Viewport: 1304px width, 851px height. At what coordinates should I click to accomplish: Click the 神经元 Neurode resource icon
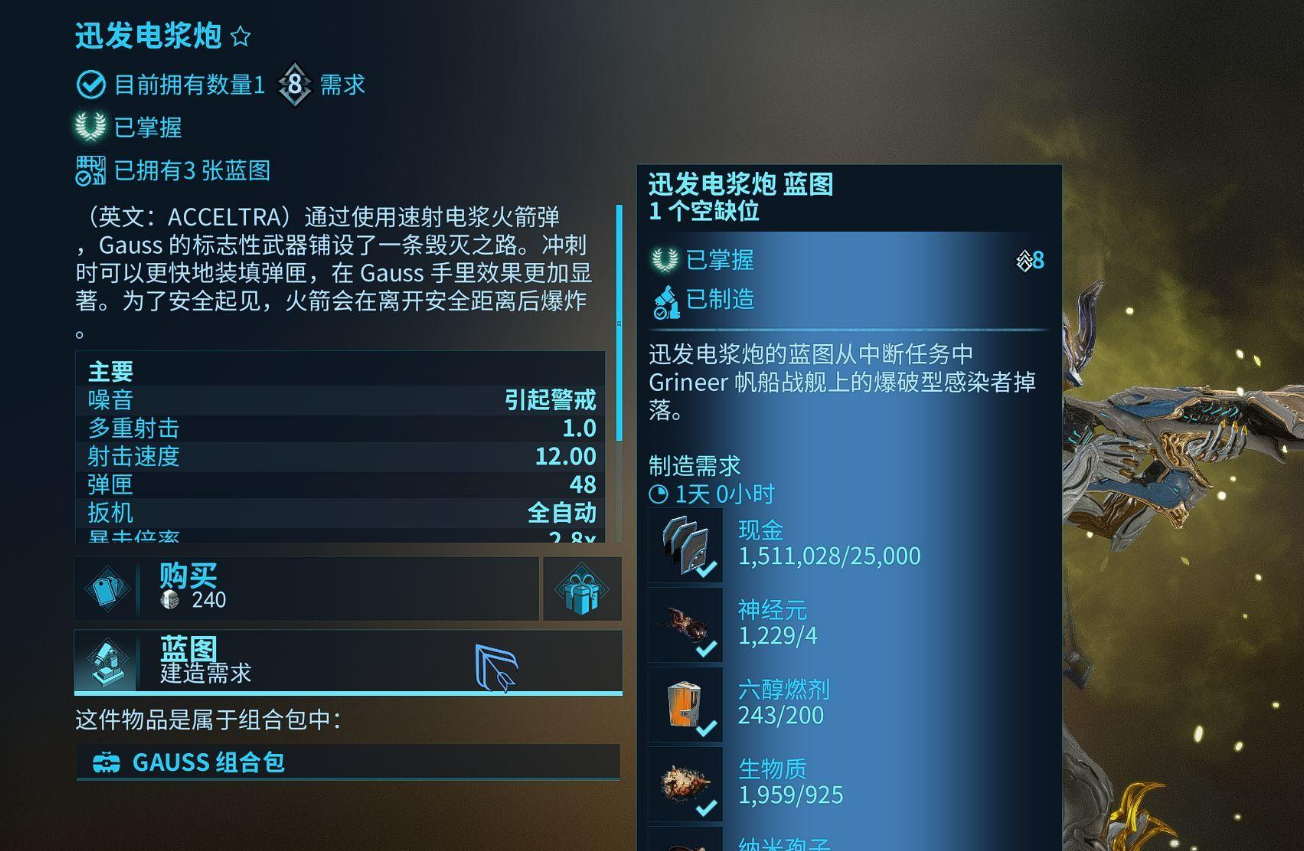click(685, 624)
